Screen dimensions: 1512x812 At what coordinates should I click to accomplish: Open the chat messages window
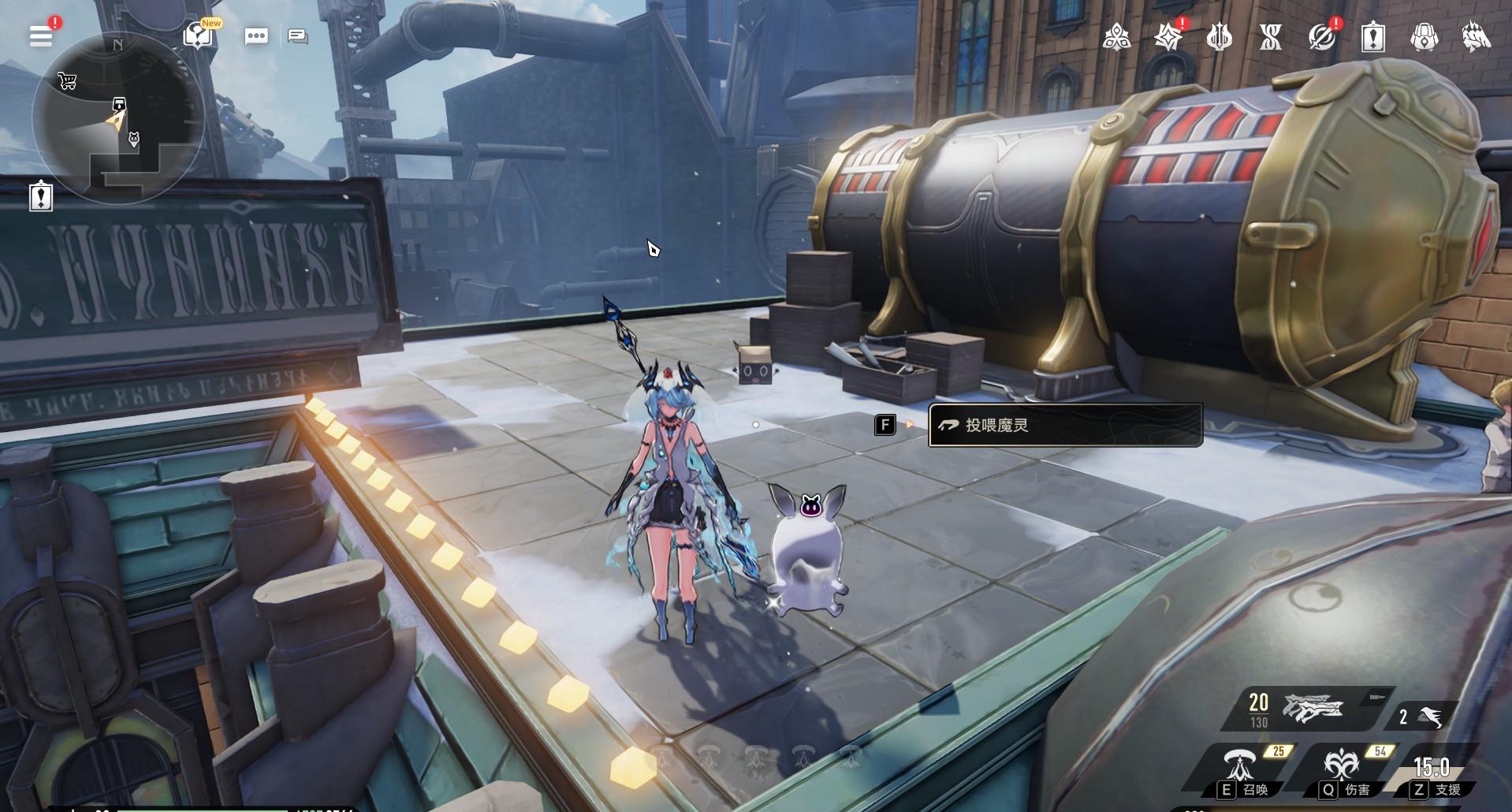pyautogui.click(x=298, y=35)
